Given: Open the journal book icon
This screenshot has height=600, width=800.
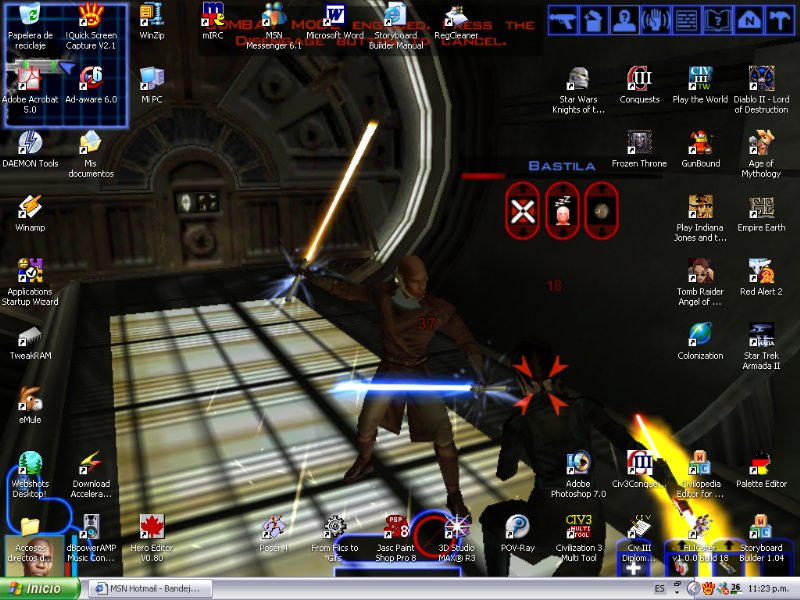Looking at the screenshot, I should click(716, 19).
